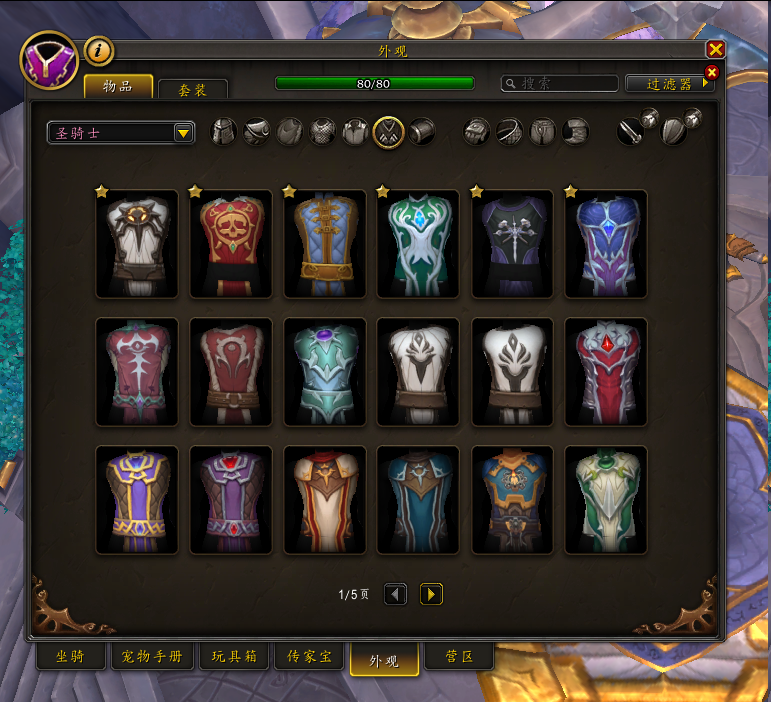
Task: Select the purple and gold tabard
Action: point(137,500)
